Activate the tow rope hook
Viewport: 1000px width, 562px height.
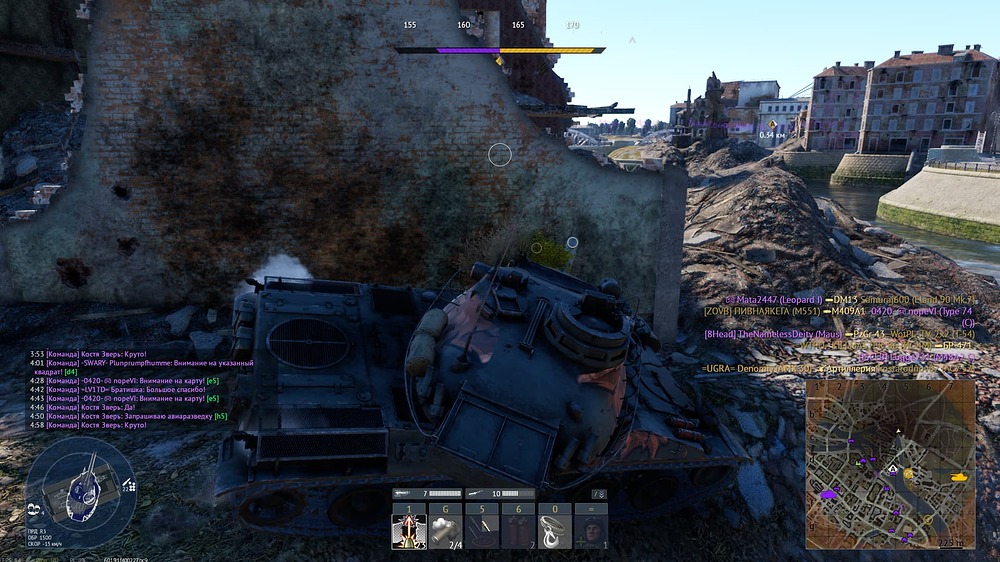pos(554,531)
